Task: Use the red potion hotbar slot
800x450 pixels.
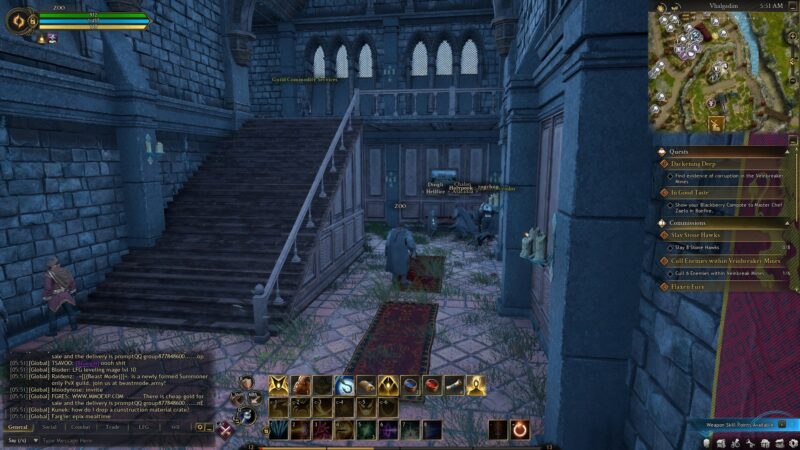Action: pos(432,385)
